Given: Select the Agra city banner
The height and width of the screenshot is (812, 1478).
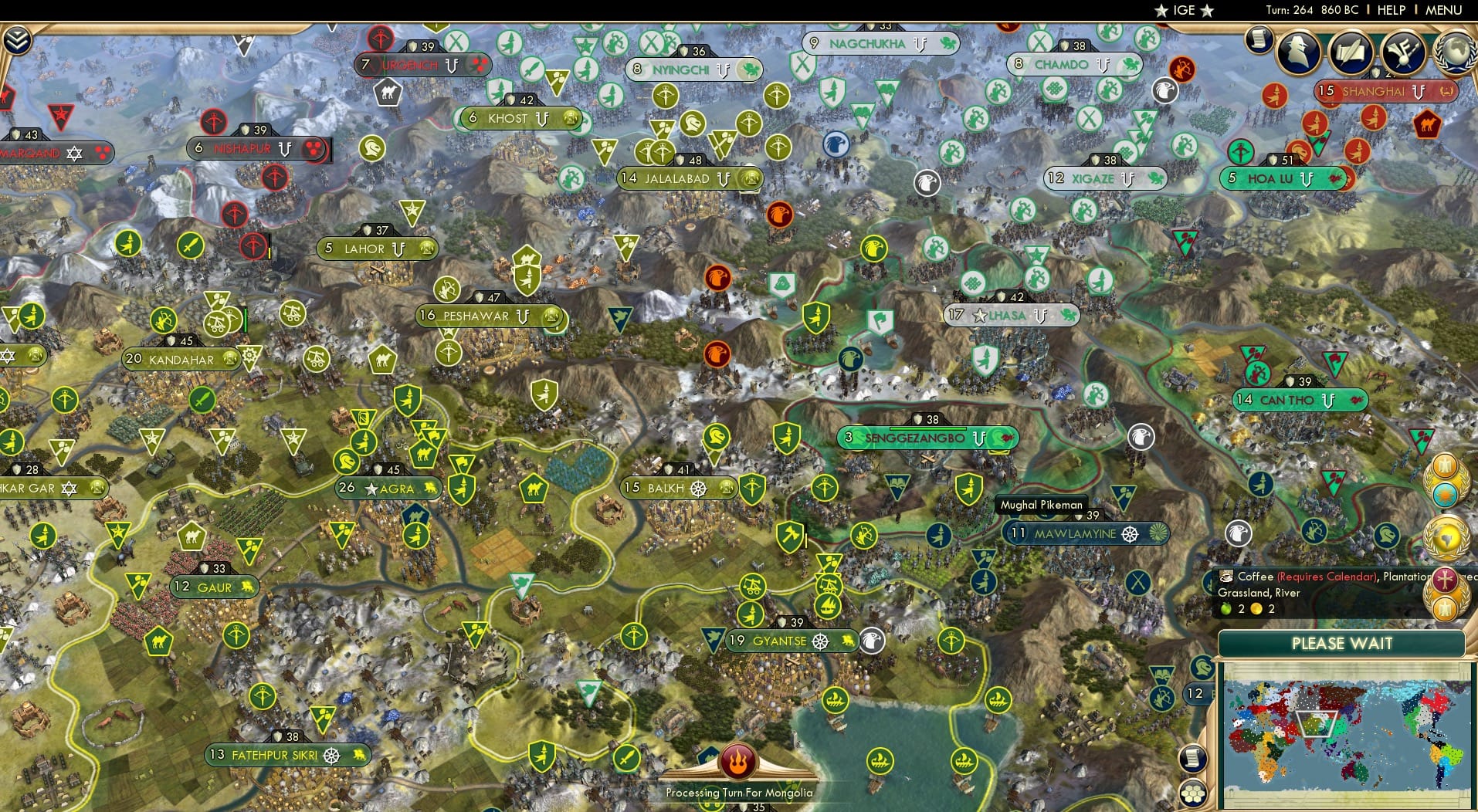Looking at the screenshot, I should click(x=390, y=488).
